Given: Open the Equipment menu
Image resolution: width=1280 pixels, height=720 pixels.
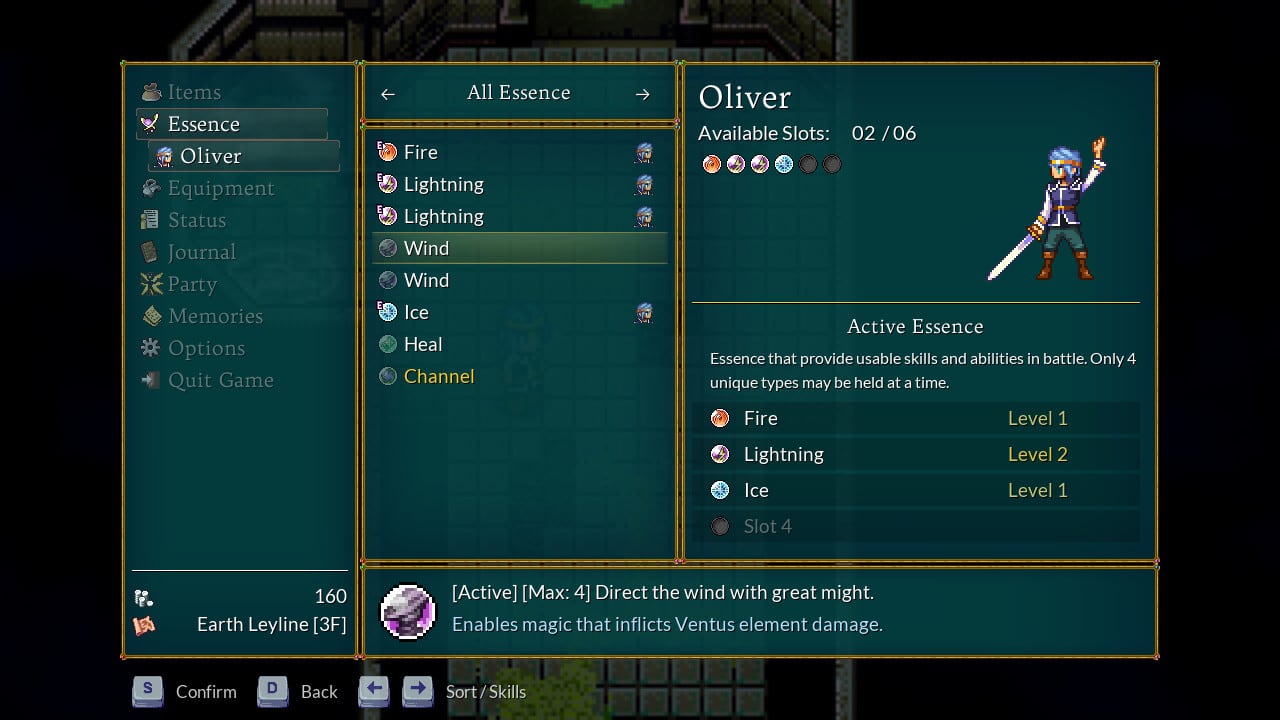Looking at the screenshot, I should coord(220,188).
